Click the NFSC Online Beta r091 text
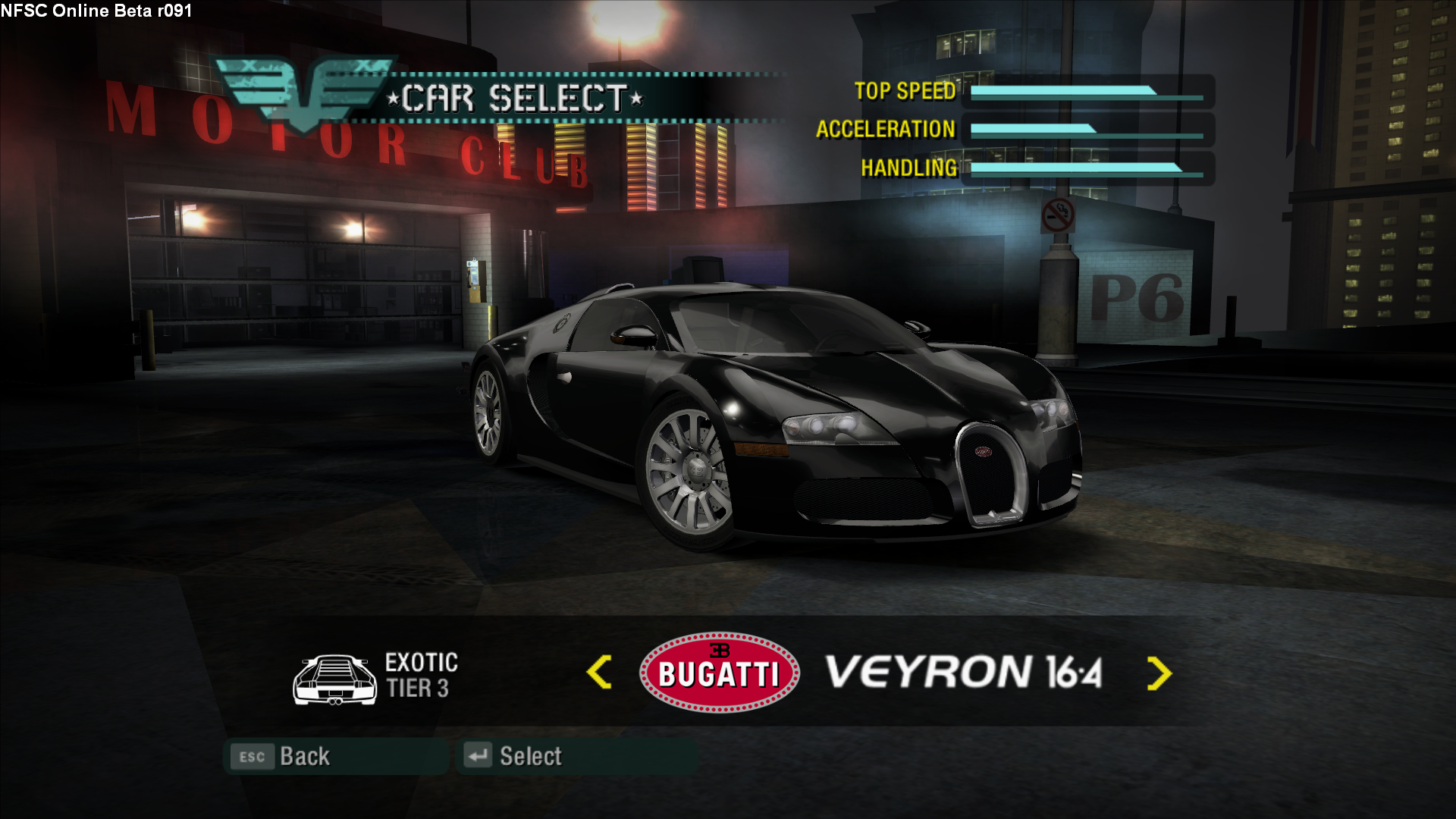Screen dimensions: 1456x819 (x=96, y=11)
